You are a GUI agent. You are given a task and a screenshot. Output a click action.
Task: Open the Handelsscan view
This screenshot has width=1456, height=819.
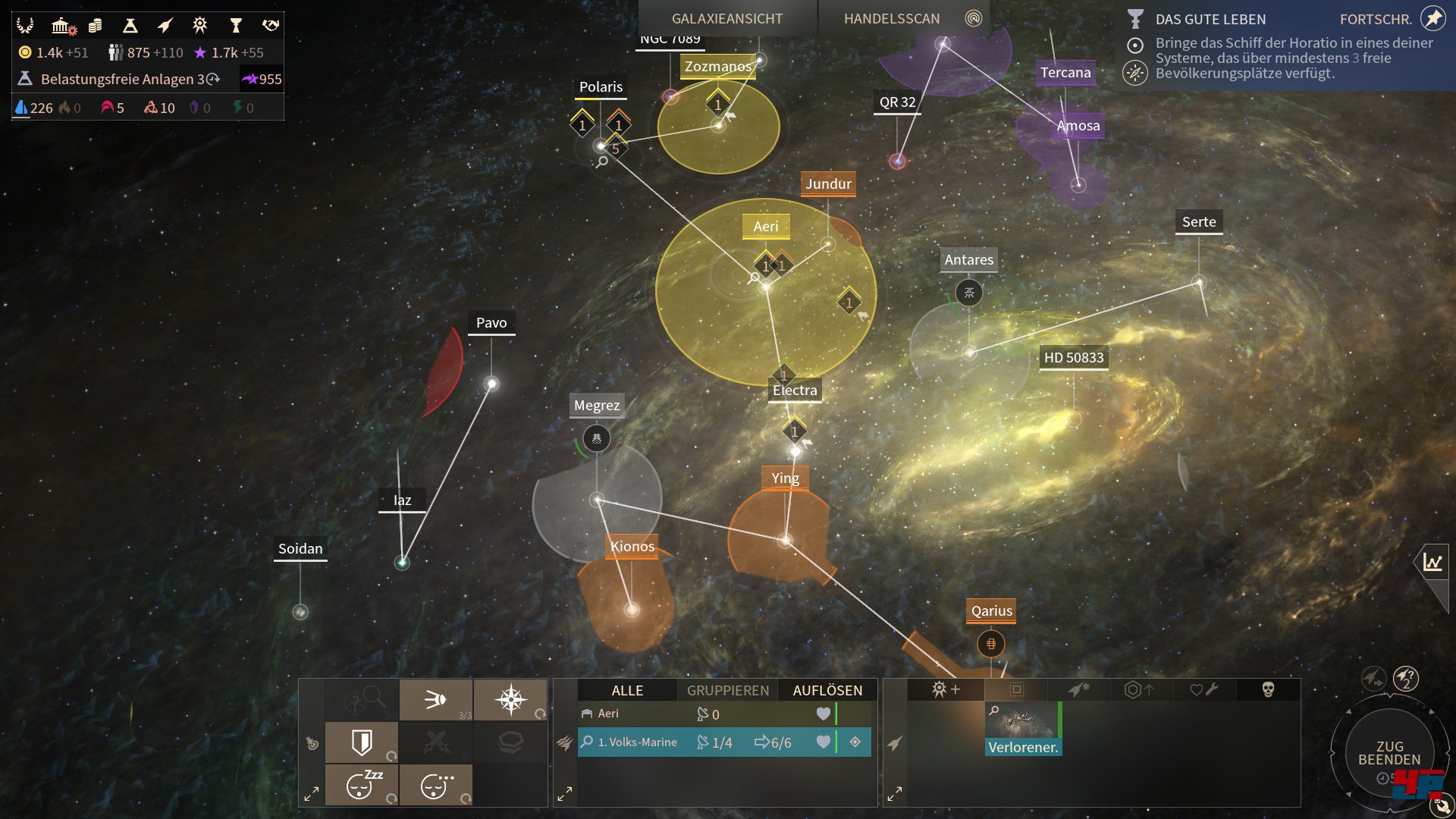tap(892, 18)
